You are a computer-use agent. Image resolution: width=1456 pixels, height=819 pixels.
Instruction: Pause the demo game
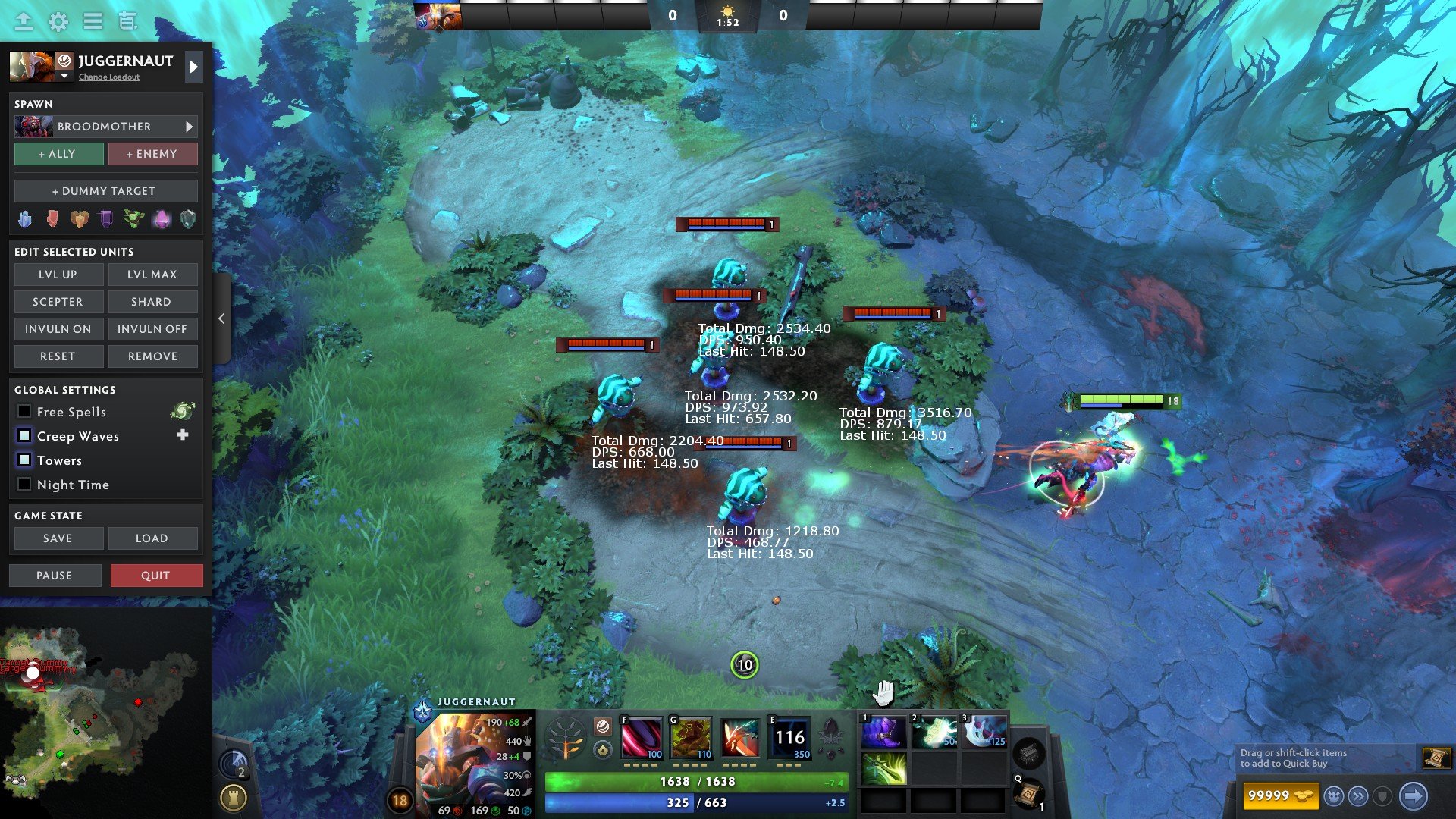point(55,576)
